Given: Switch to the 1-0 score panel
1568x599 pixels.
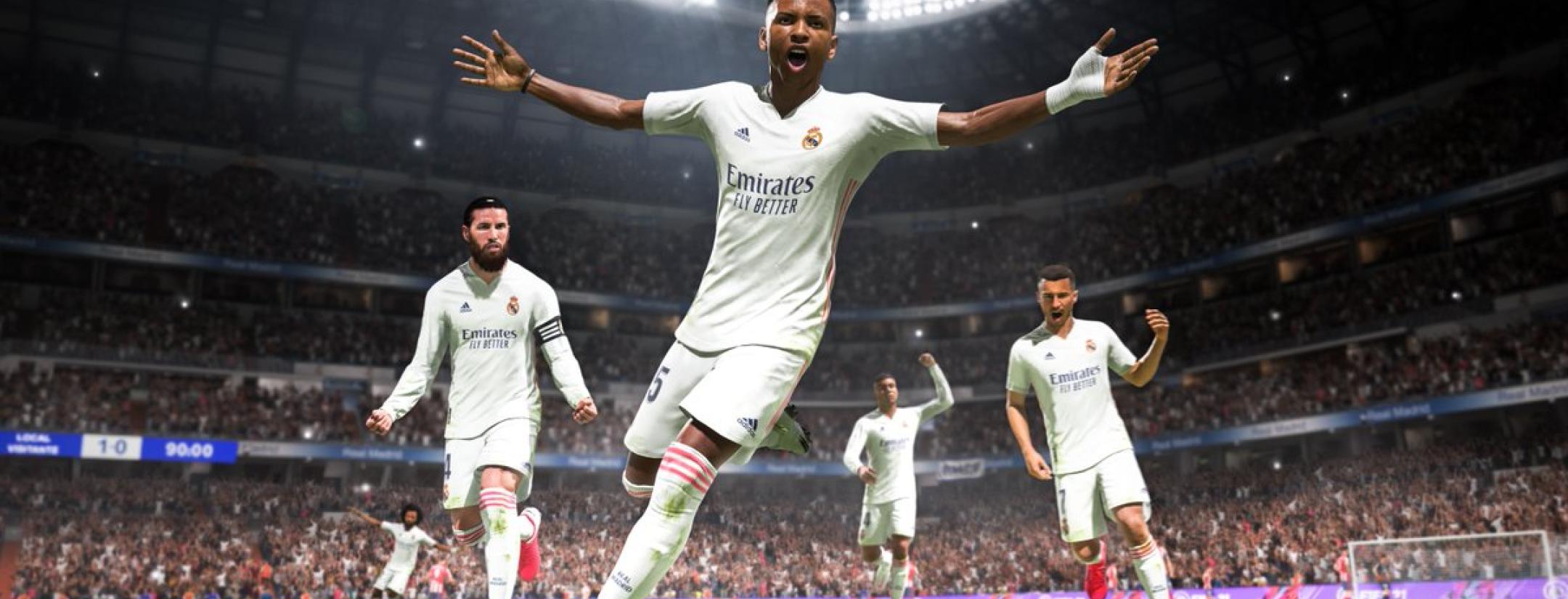Looking at the screenshot, I should coord(112,445).
